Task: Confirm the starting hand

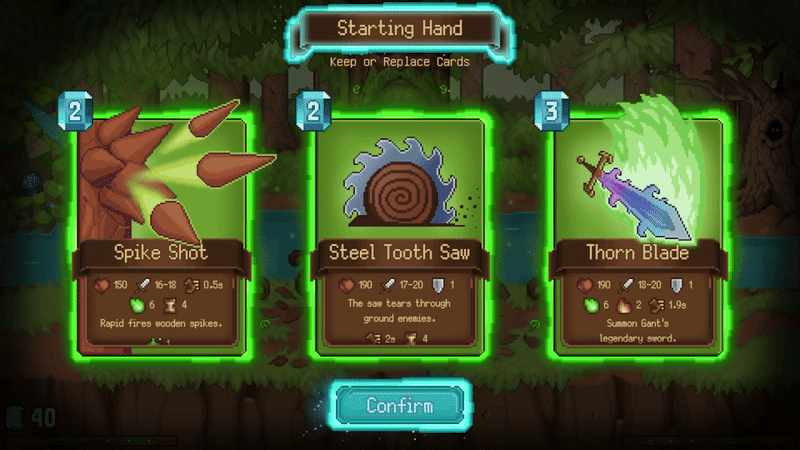Action: tap(400, 406)
